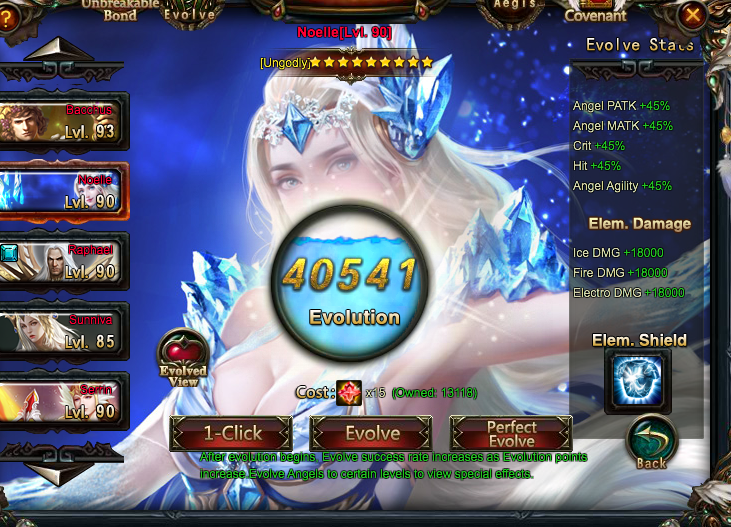Image resolution: width=731 pixels, height=527 pixels.
Task: Choose the Noelle angel entry
Action: [63, 191]
